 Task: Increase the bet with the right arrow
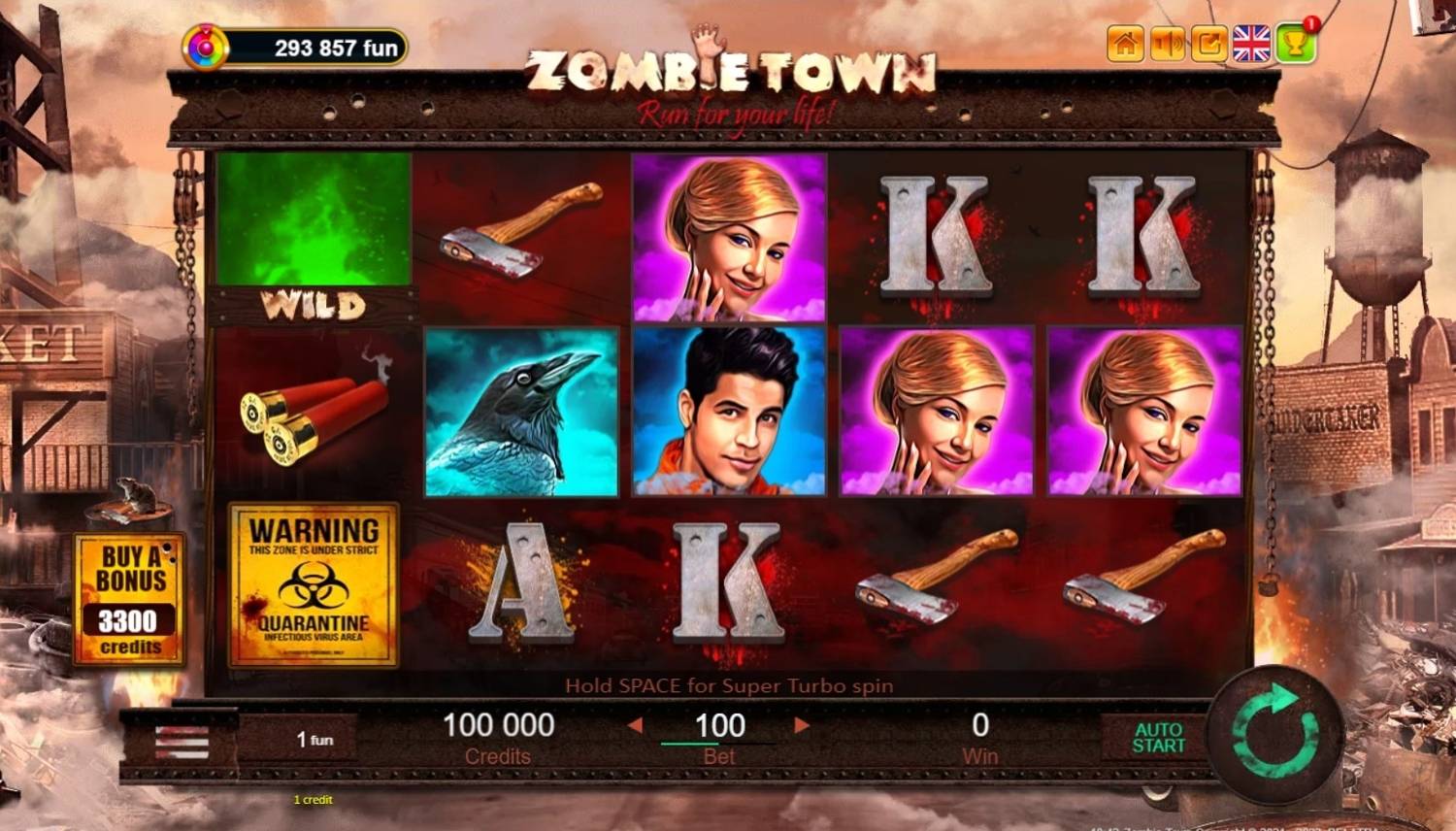801,726
